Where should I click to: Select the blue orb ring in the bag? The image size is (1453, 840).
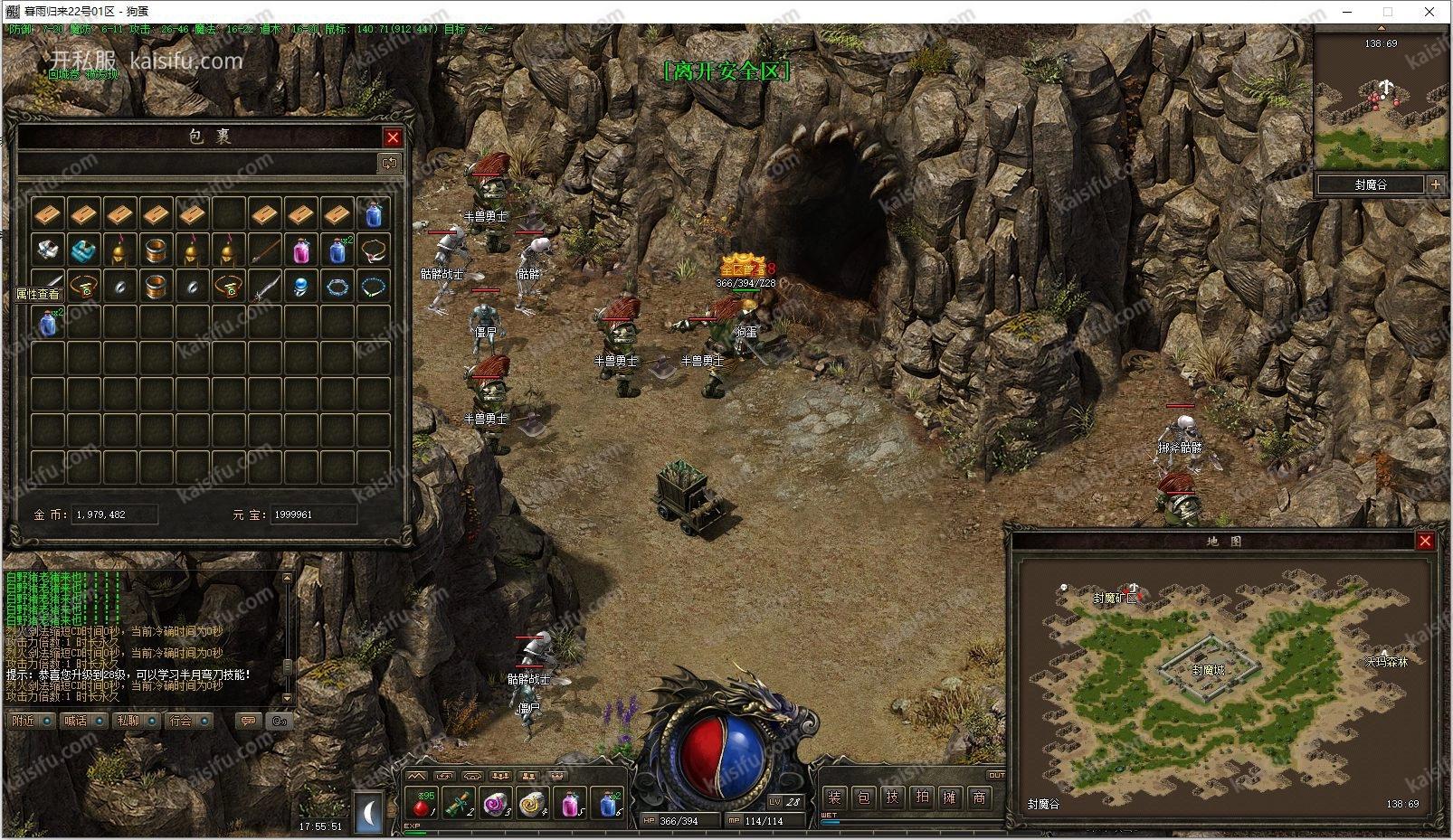[x=301, y=287]
